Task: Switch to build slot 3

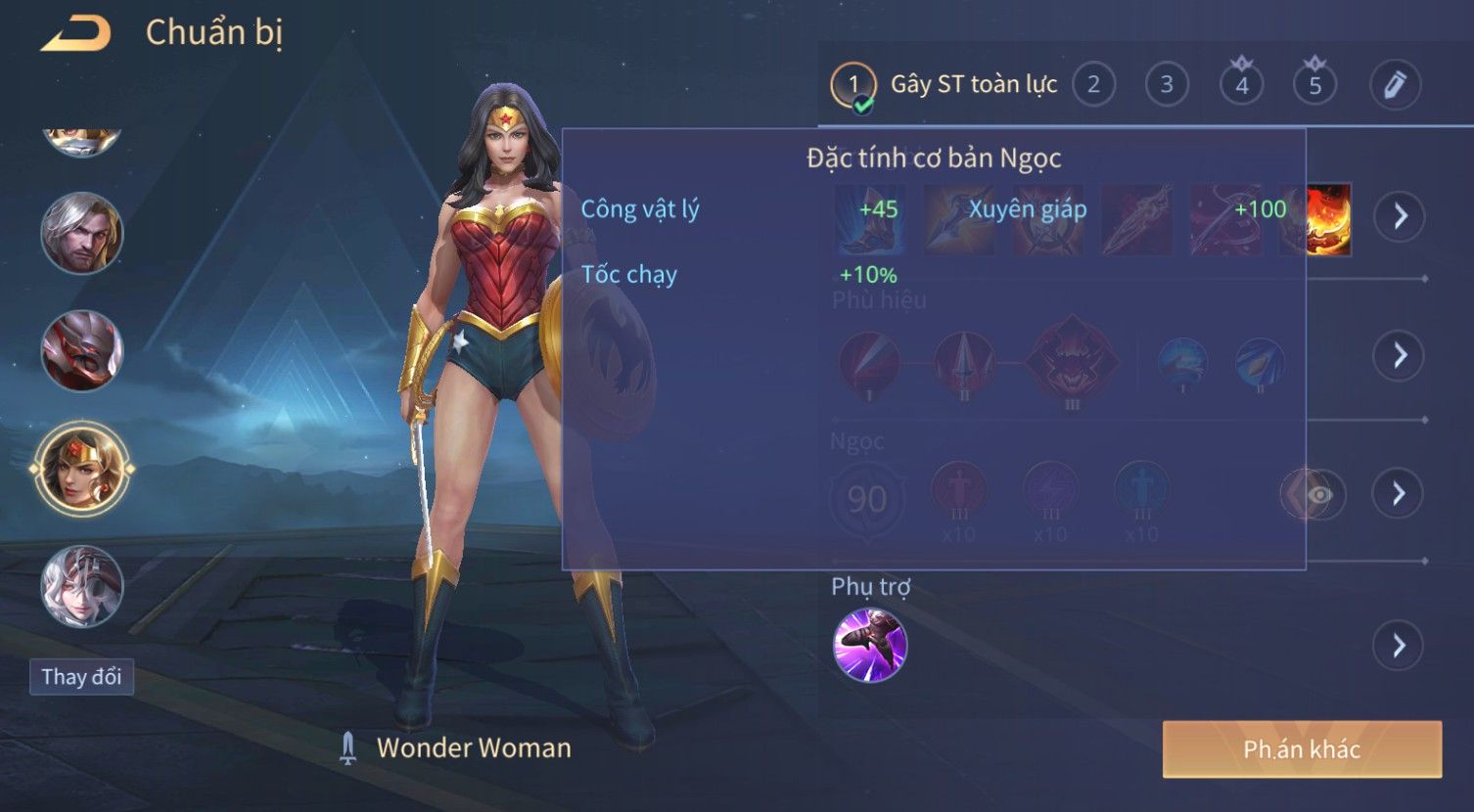Action: click(1167, 85)
